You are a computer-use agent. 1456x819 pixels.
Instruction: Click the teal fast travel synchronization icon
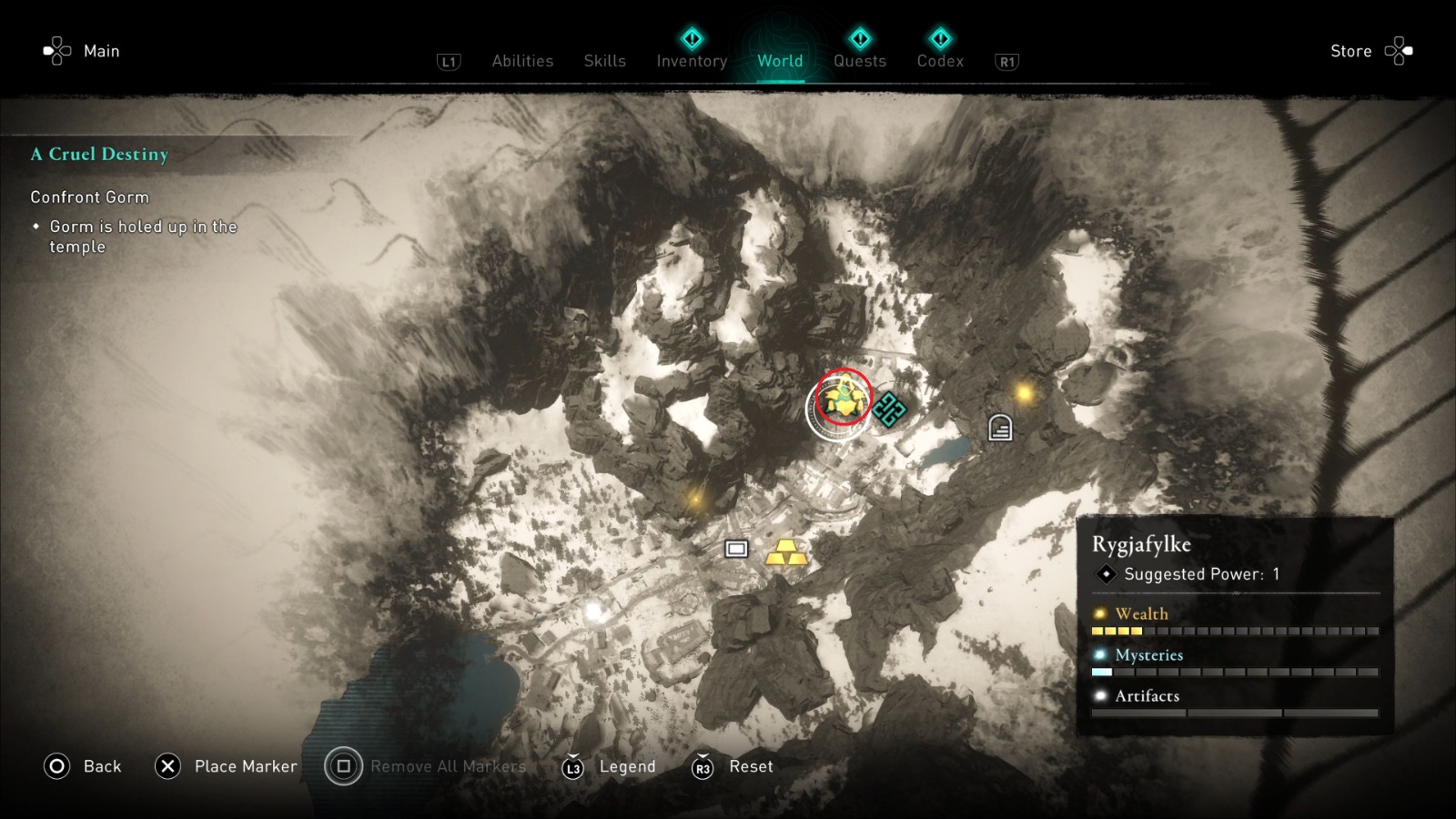(889, 409)
